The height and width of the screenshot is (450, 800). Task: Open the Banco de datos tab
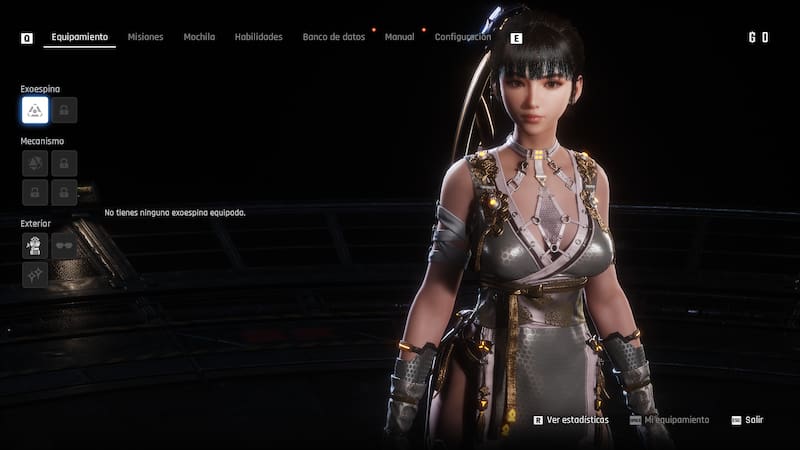(334, 37)
